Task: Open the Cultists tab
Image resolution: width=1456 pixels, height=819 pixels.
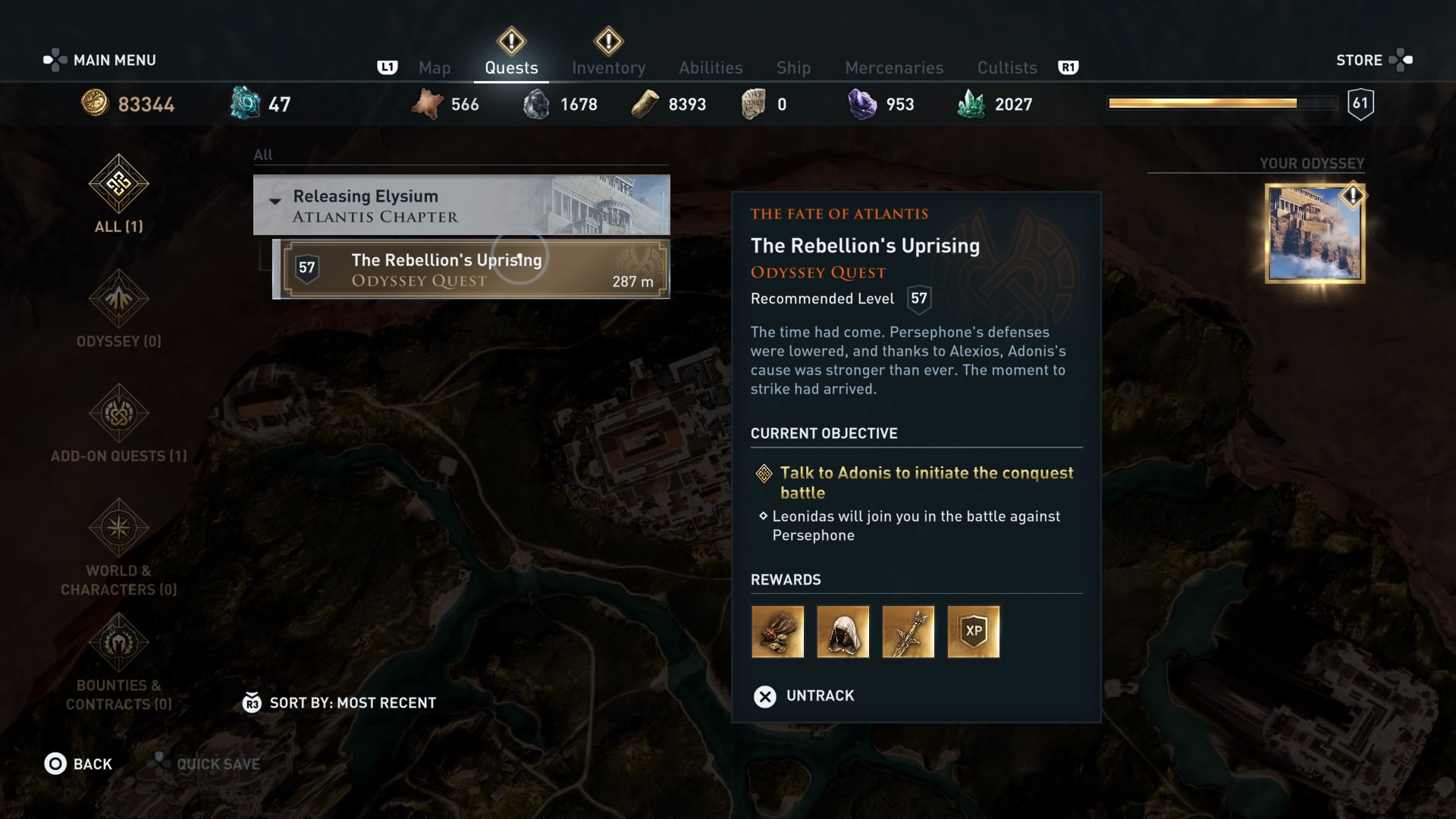Action: (1006, 67)
